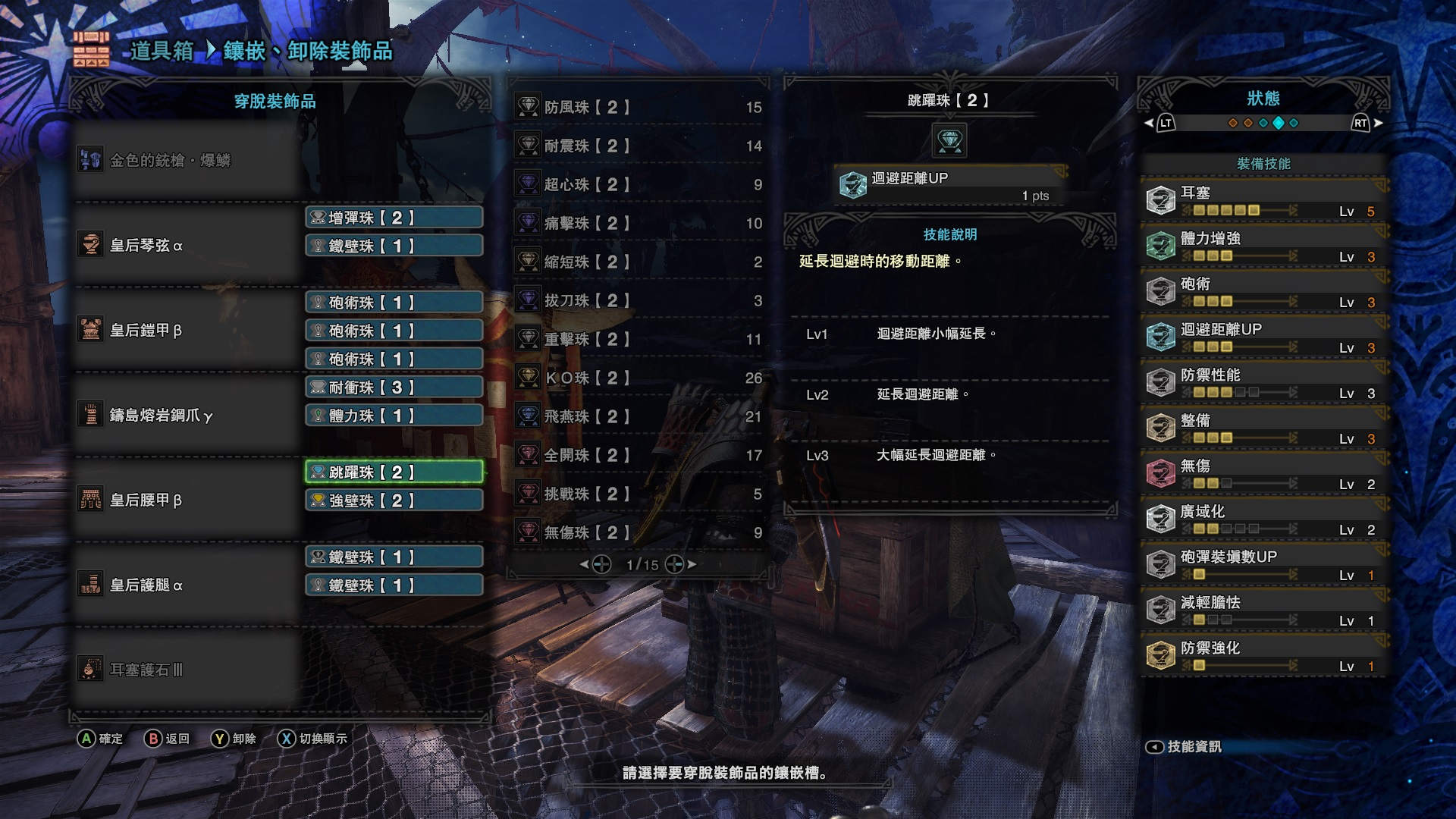The width and height of the screenshot is (1456, 819).
Task: Choose the 體力珠【1】 decoration slot
Action: pos(394,416)
